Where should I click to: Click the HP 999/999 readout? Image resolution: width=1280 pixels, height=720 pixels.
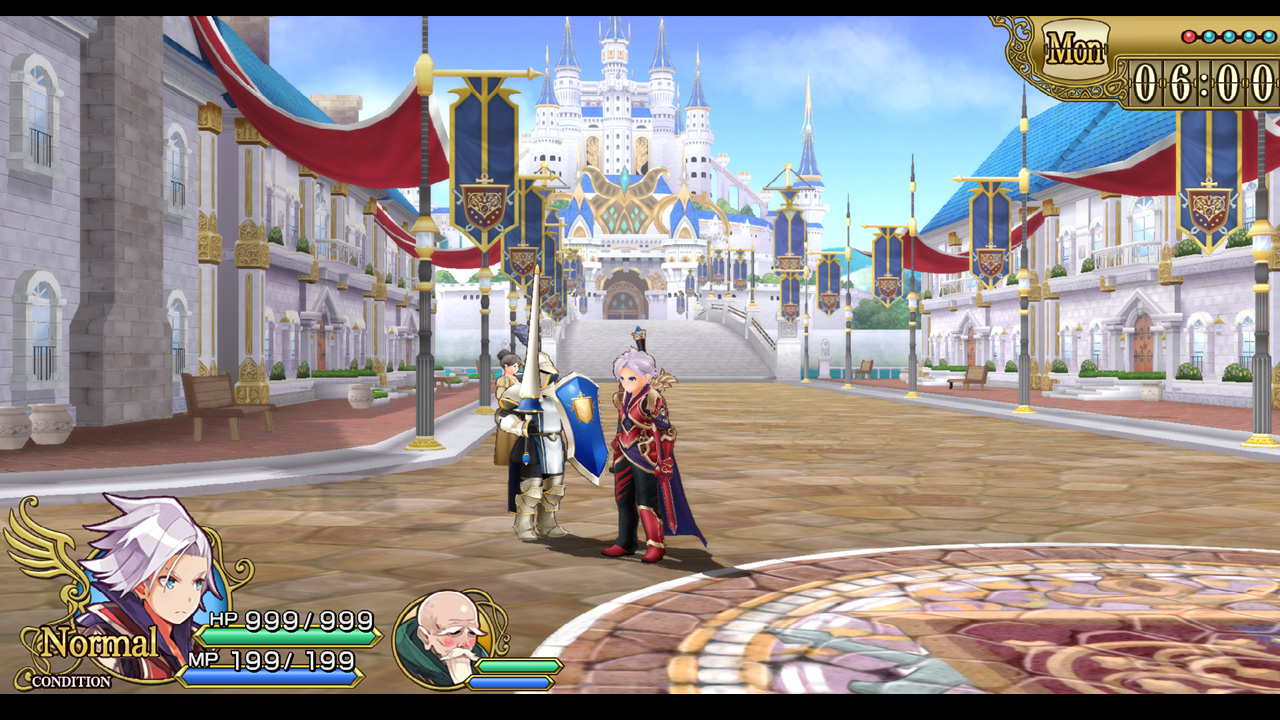click(290, 618)
